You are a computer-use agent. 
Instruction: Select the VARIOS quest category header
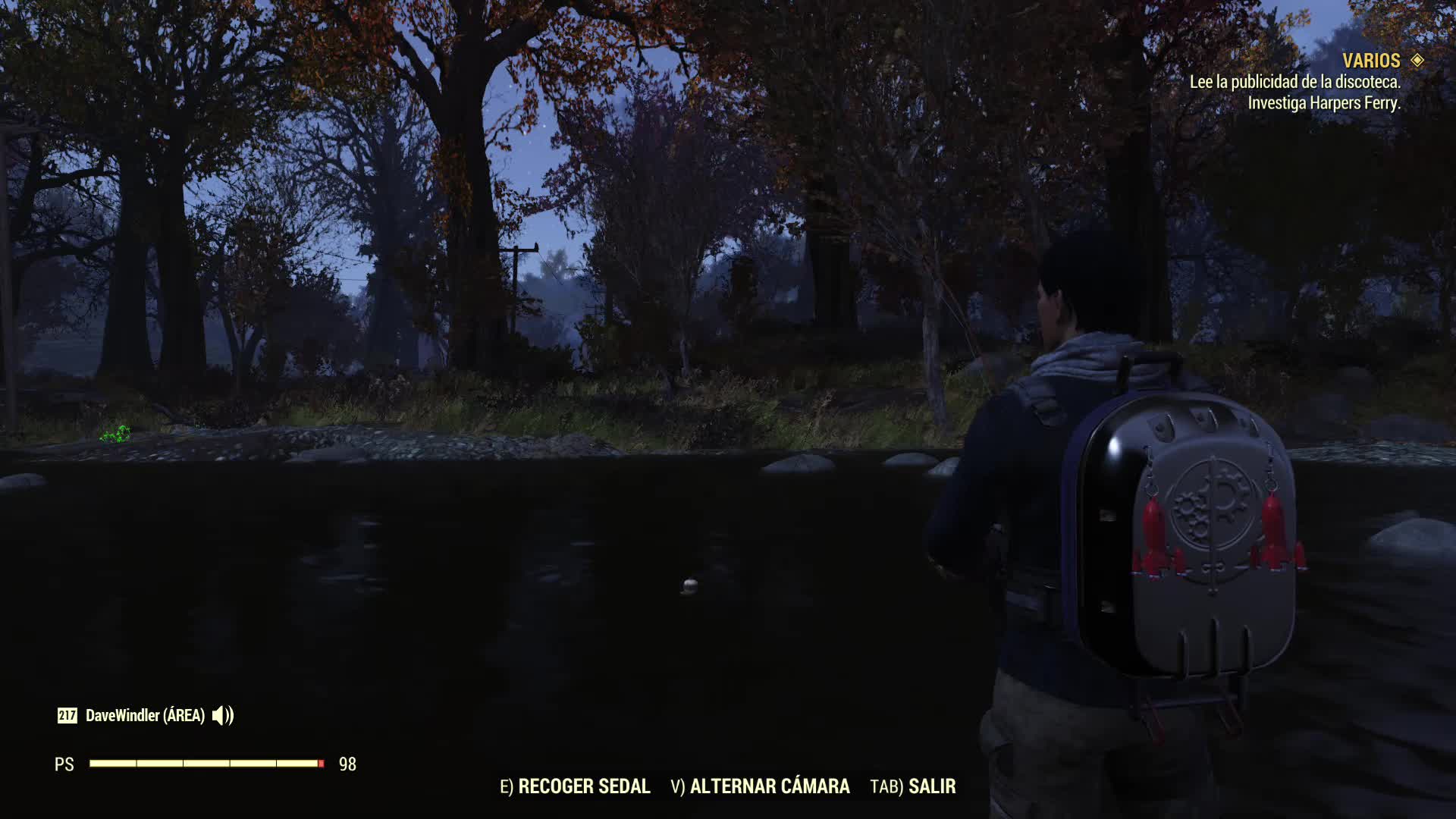pyautogui.click(x=1373, y=59)
